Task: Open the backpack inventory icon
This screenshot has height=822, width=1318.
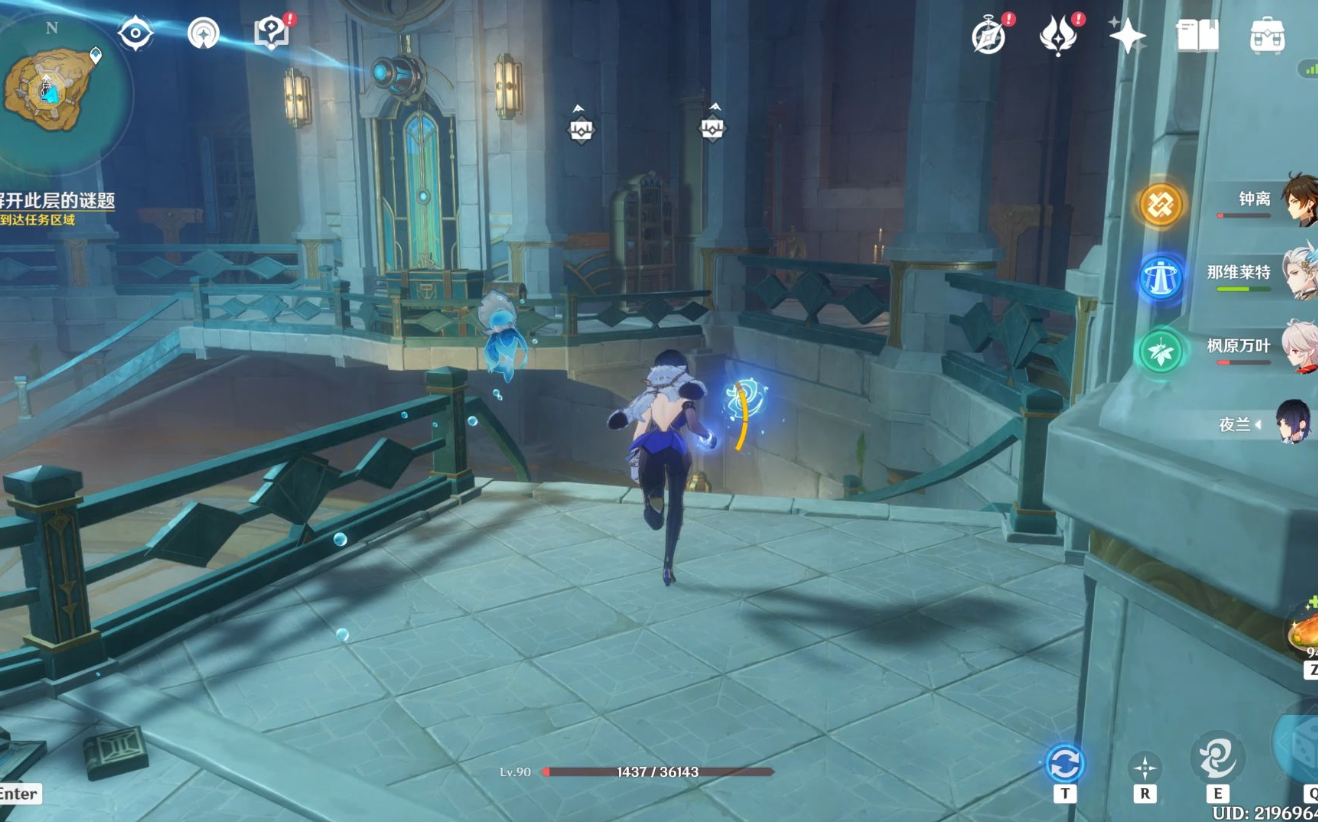Action: click(x=1267, y=35)
